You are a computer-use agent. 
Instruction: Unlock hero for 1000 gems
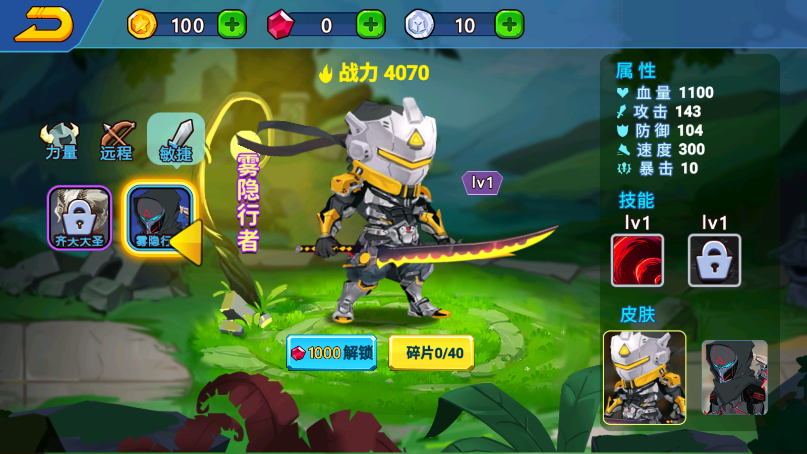point(332,353)
